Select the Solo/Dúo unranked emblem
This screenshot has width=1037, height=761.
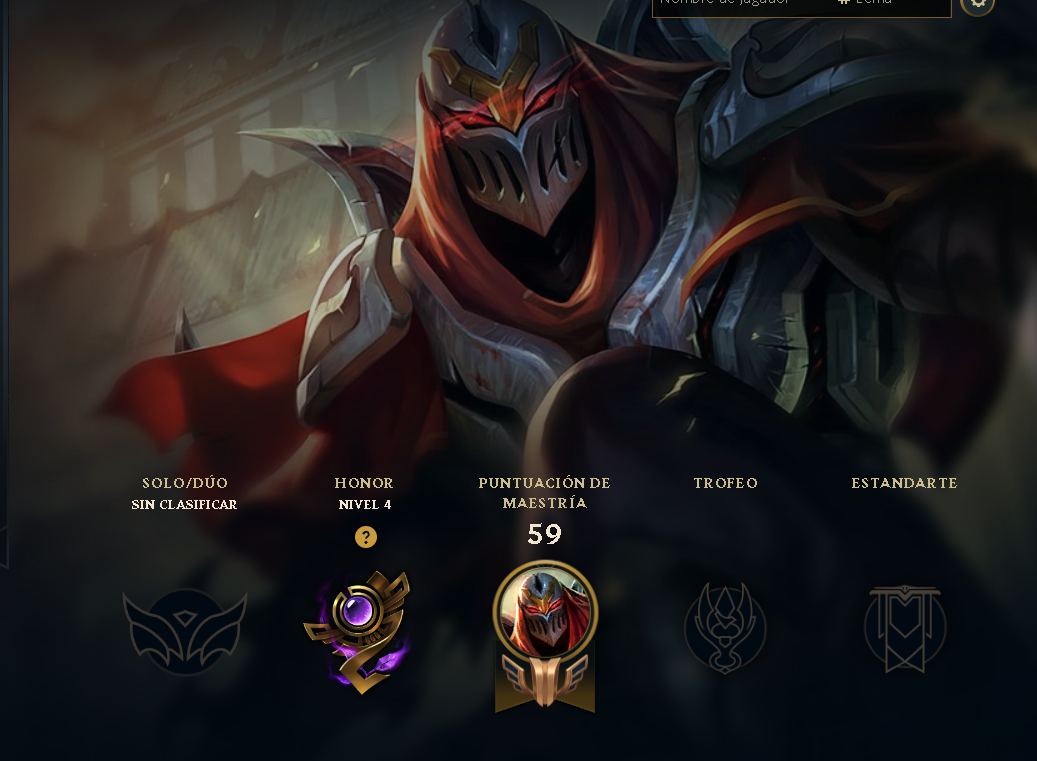pyautogui.click(x=185, y=630)
